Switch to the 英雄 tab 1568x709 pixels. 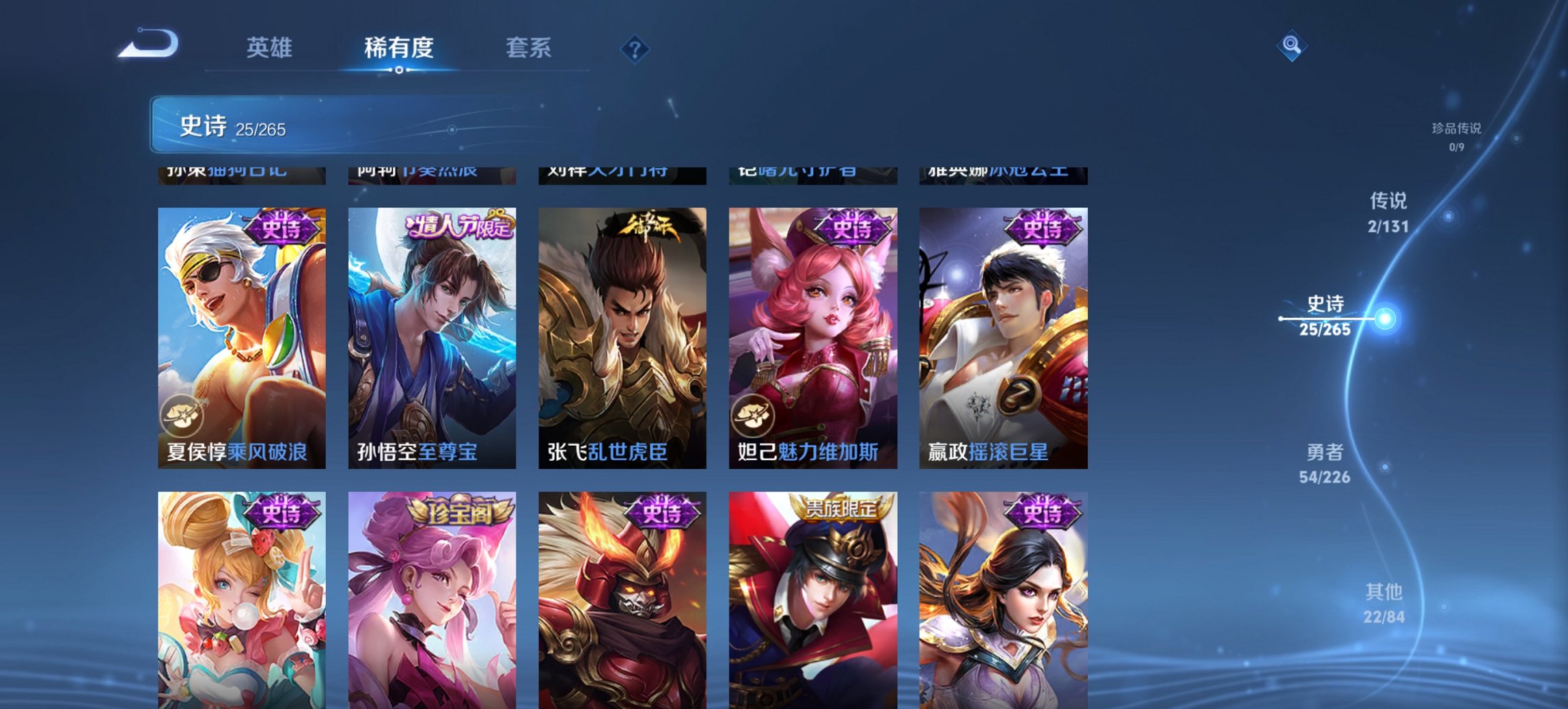[271, 49]
